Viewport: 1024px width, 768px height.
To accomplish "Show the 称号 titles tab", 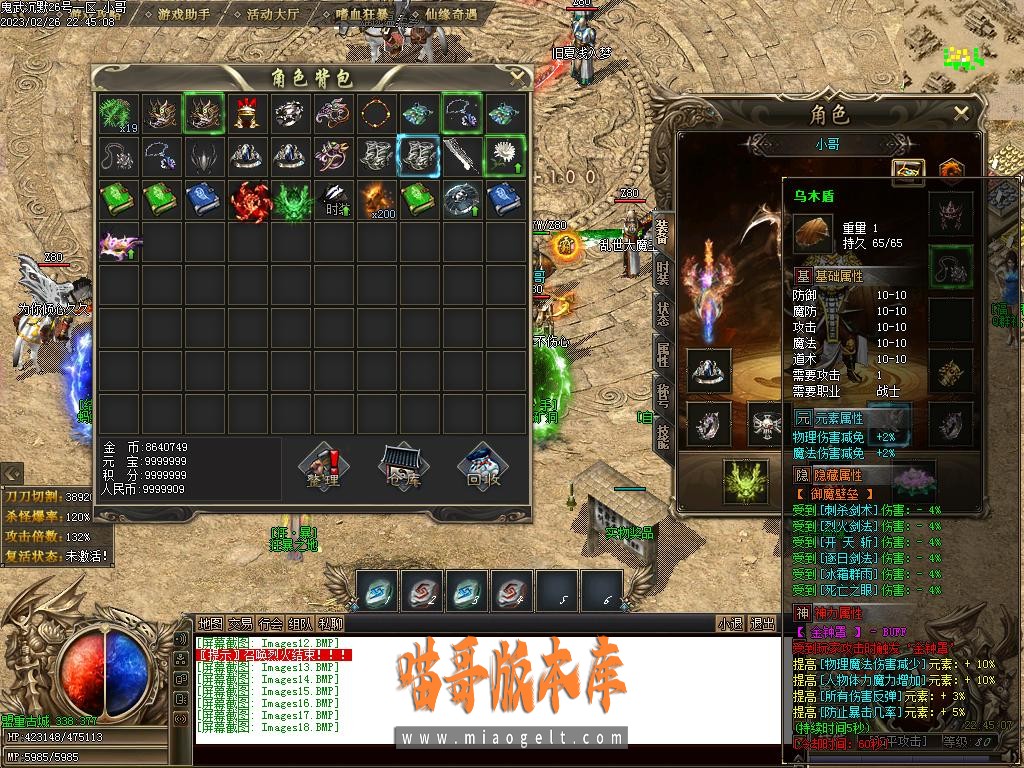I will (x=662, y=393).
